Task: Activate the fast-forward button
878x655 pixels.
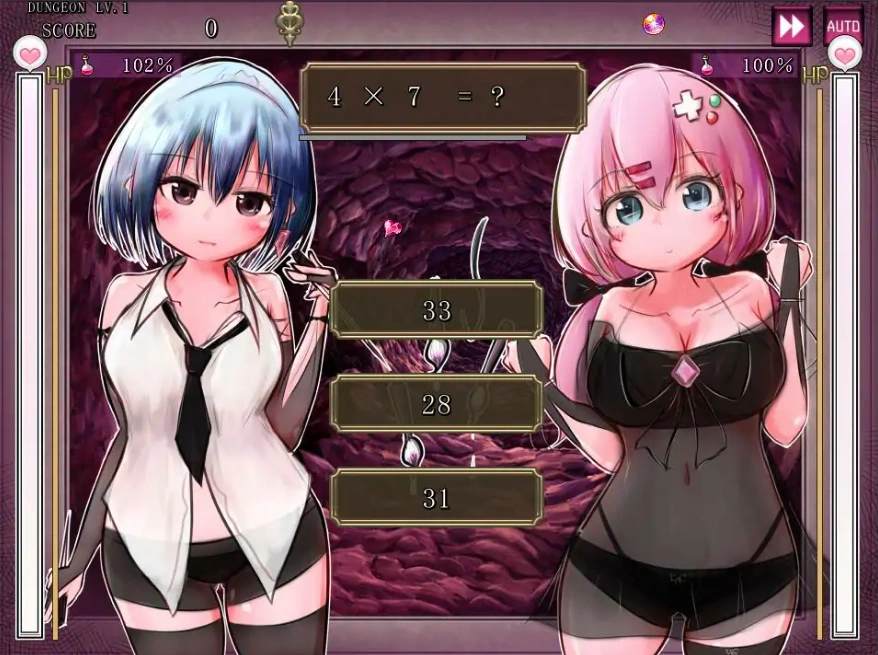Action: [x=791, y=26]
